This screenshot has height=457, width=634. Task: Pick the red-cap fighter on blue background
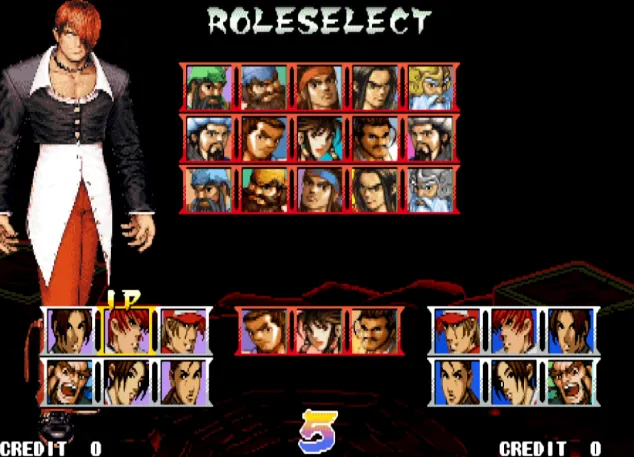[x=458, y=330]
